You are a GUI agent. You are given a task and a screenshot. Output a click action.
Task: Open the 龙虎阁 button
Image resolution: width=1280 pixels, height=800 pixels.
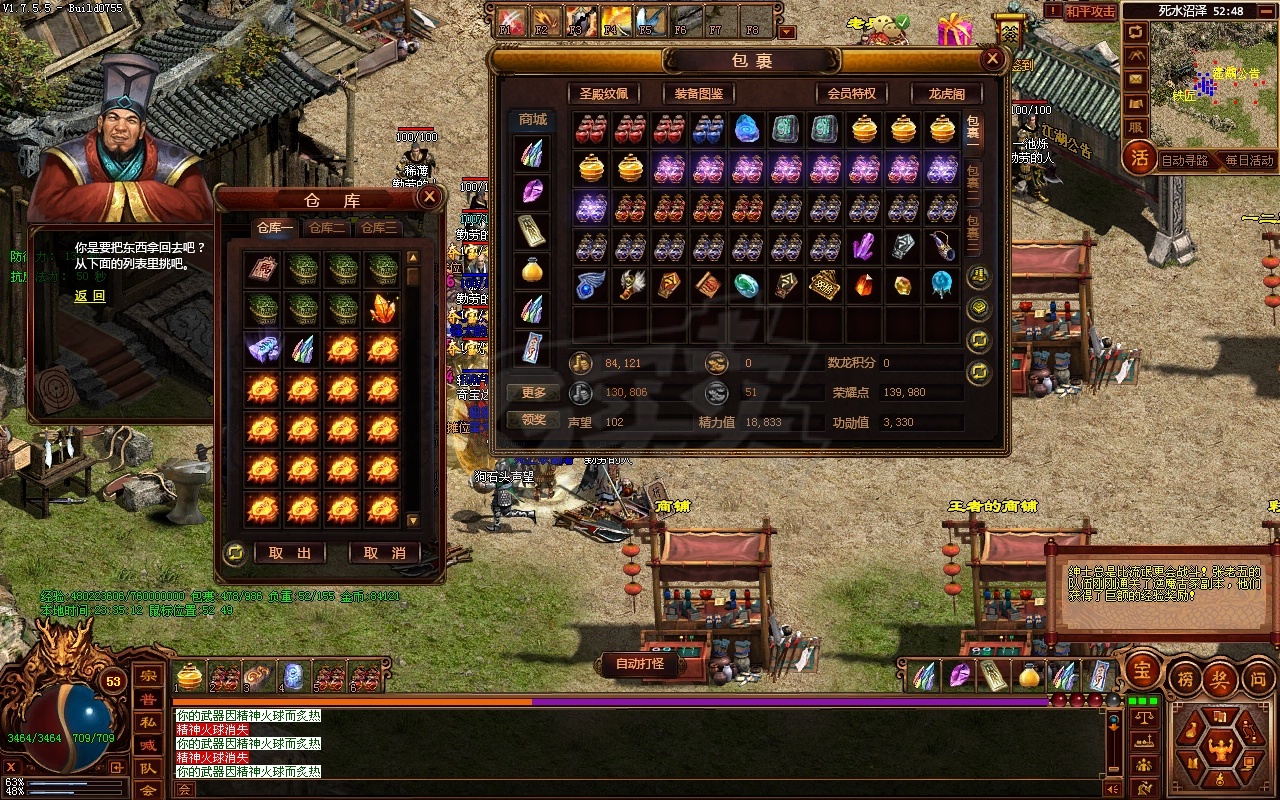(946, 93)
